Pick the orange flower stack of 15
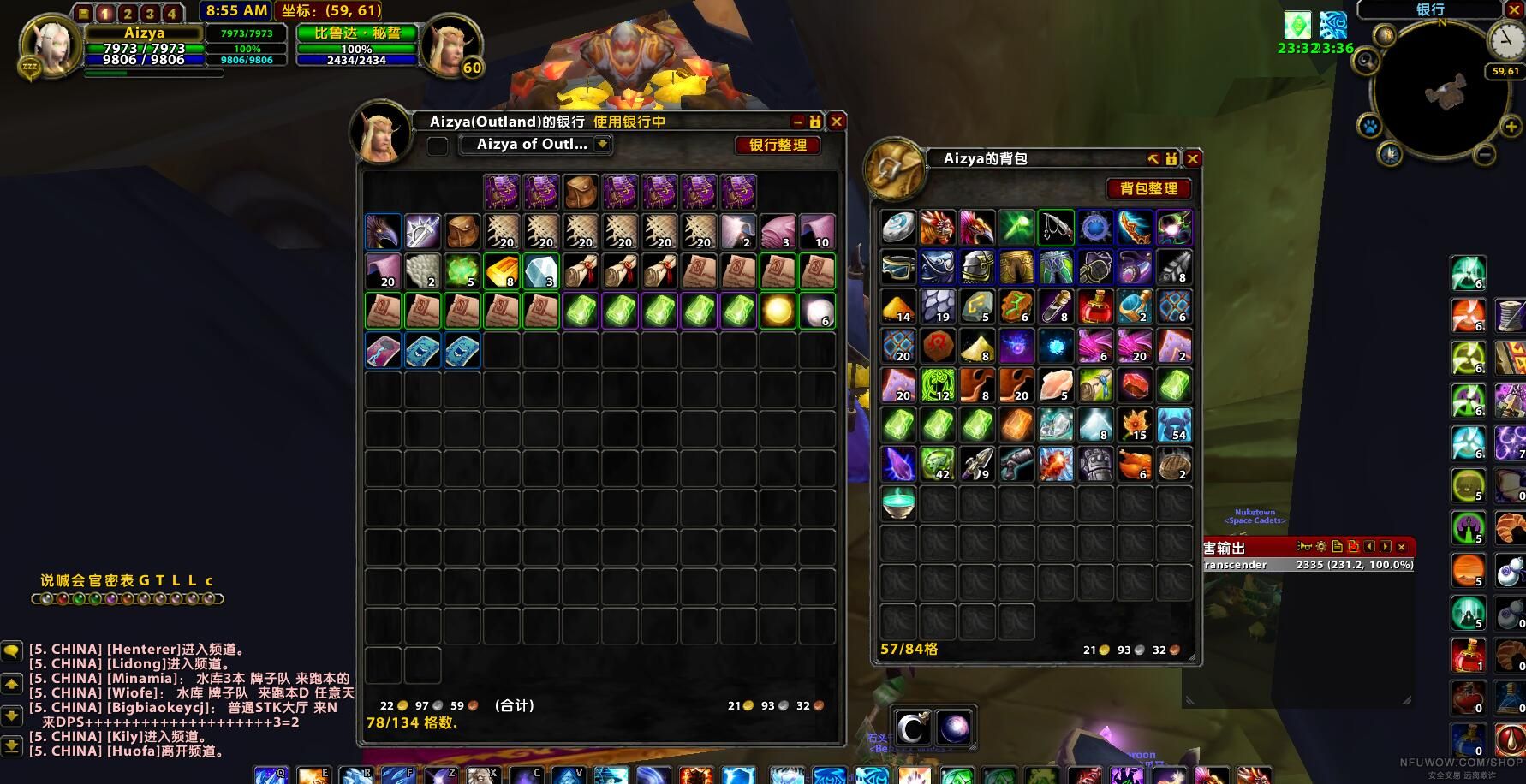1526x784 pixels. click(1135, 425)
